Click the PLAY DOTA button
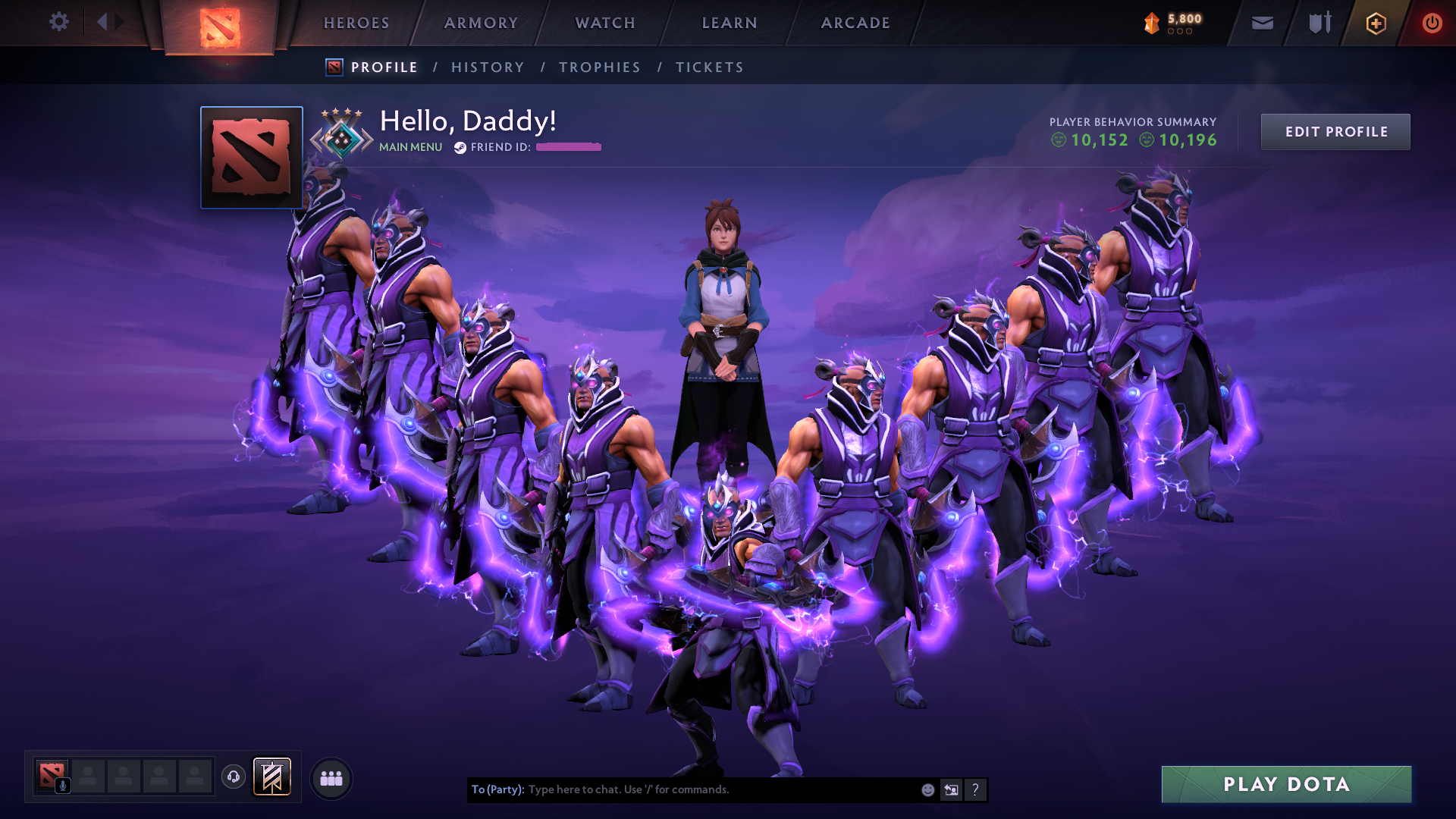Image resolution: width=1456 pixels, height=819 pixels. coord(1287,784)
